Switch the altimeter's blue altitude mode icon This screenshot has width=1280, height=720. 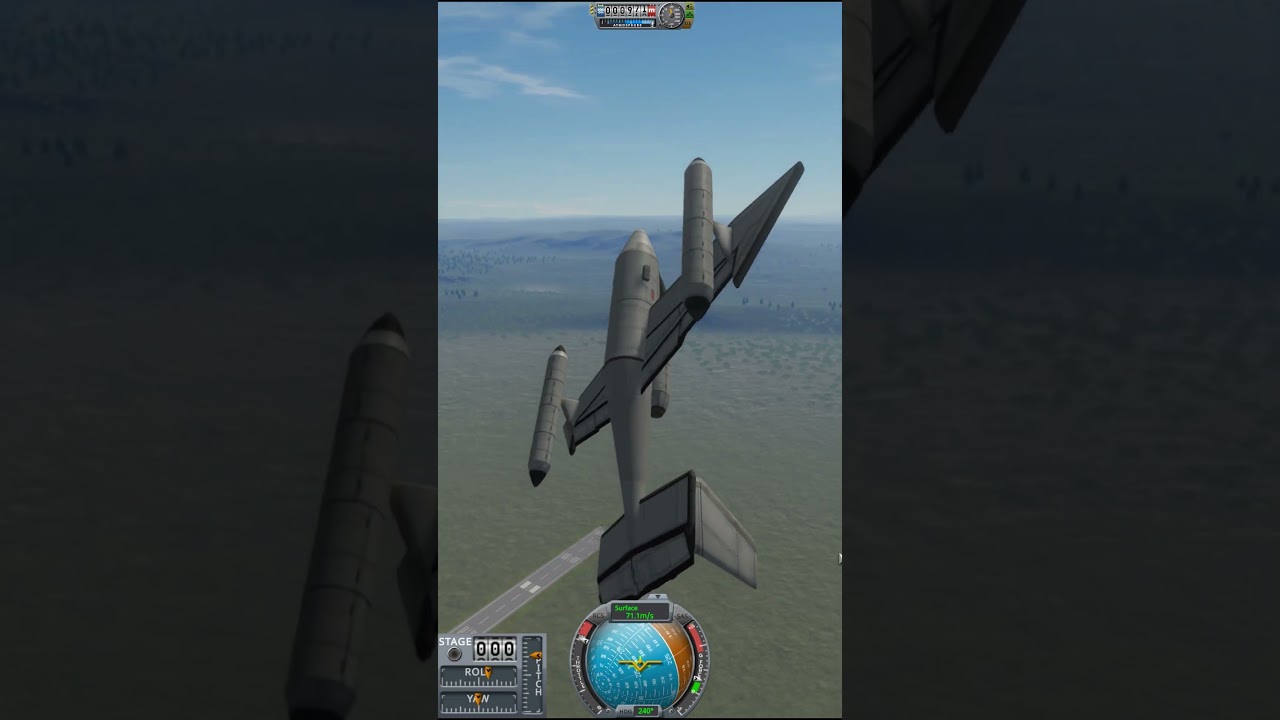pyautogui.click(x=601, y=10)
